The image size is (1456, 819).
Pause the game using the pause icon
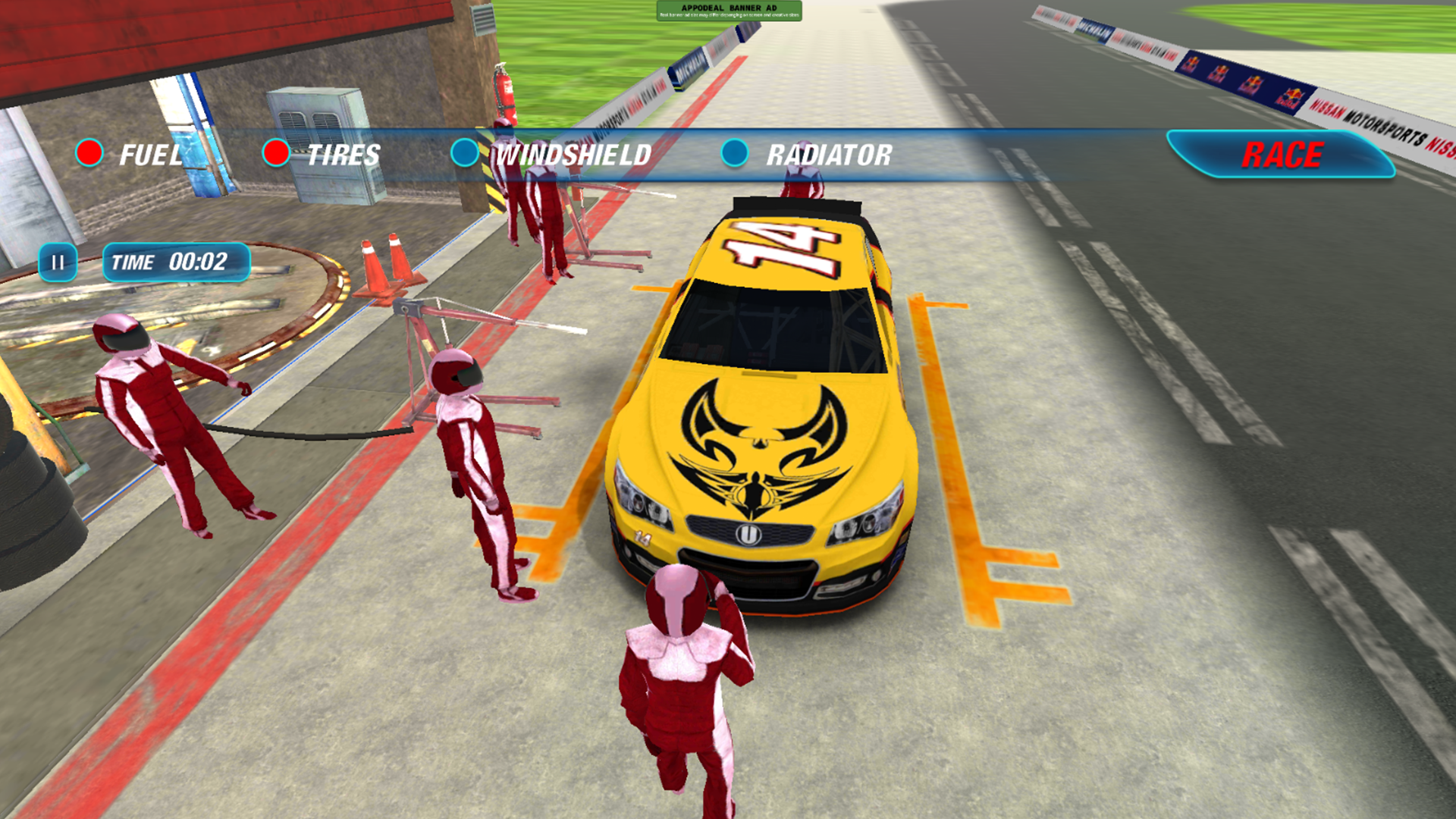click(x=57, y=263)
